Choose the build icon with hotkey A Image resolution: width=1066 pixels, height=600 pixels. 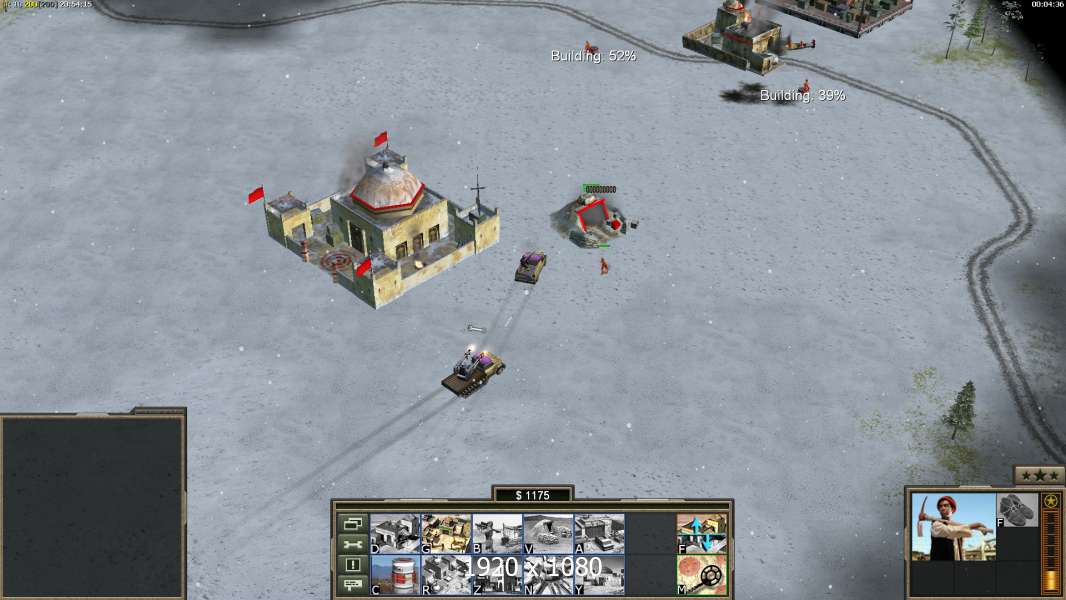tap(599, 533)
